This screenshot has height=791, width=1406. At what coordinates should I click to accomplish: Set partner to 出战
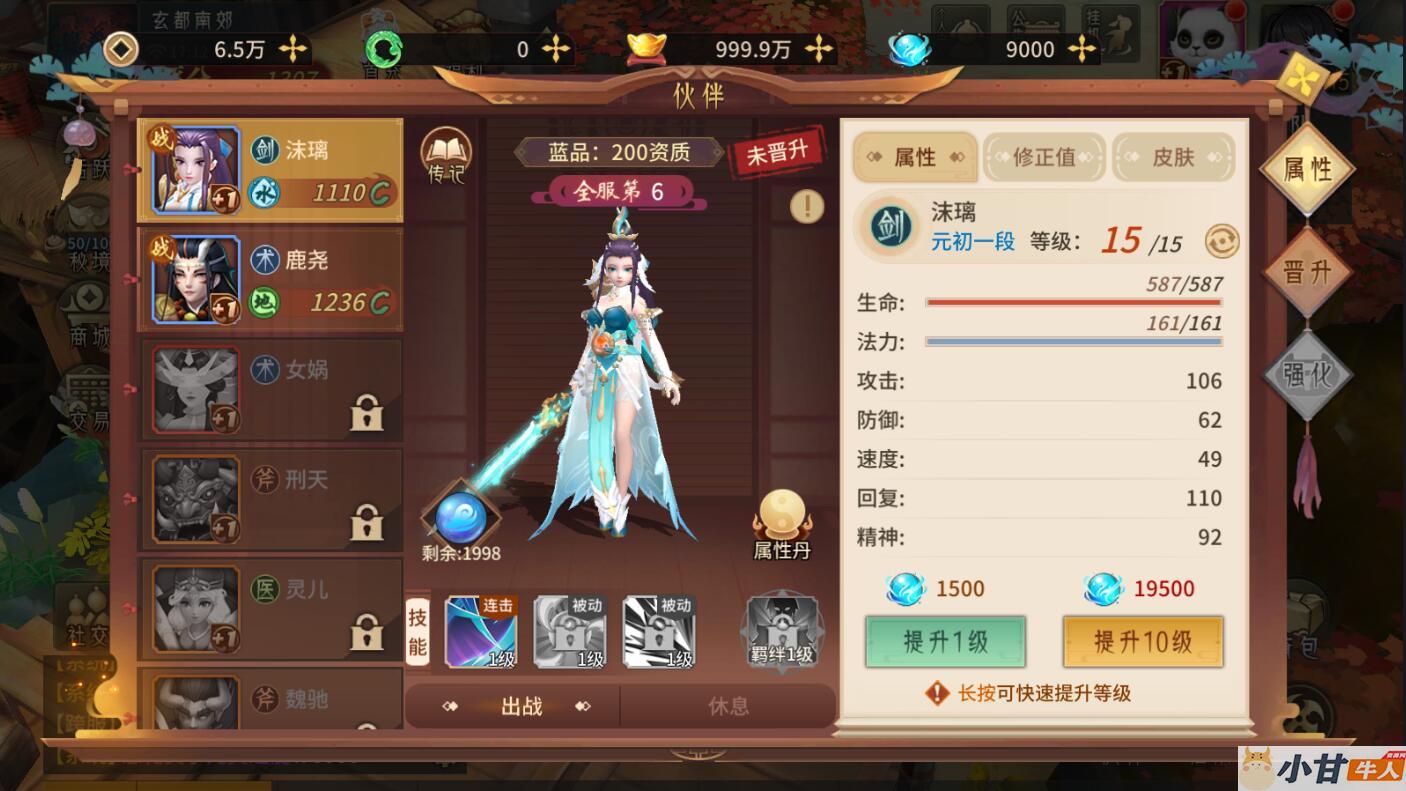(x=520, y=706)
